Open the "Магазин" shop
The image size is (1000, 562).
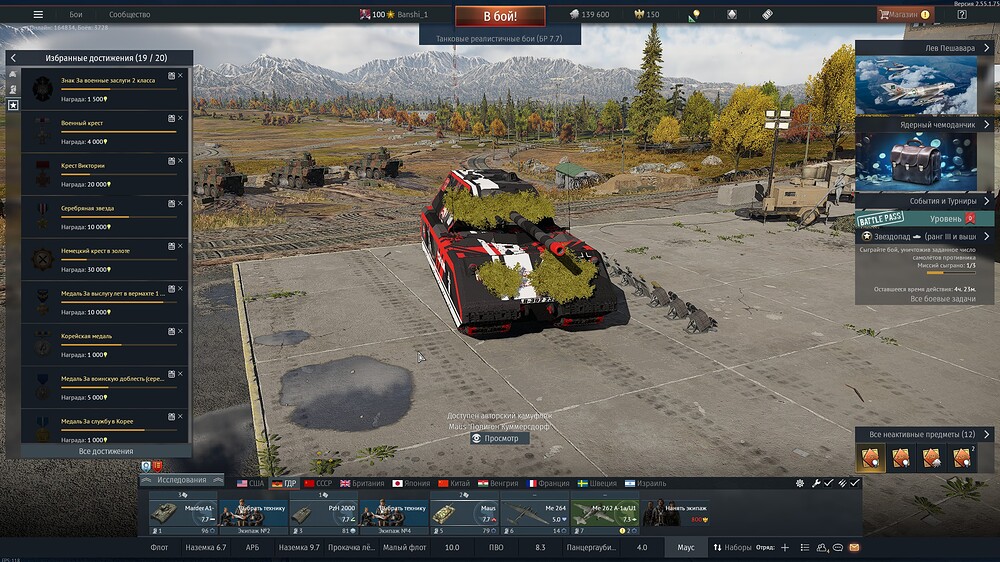[903, 15]
